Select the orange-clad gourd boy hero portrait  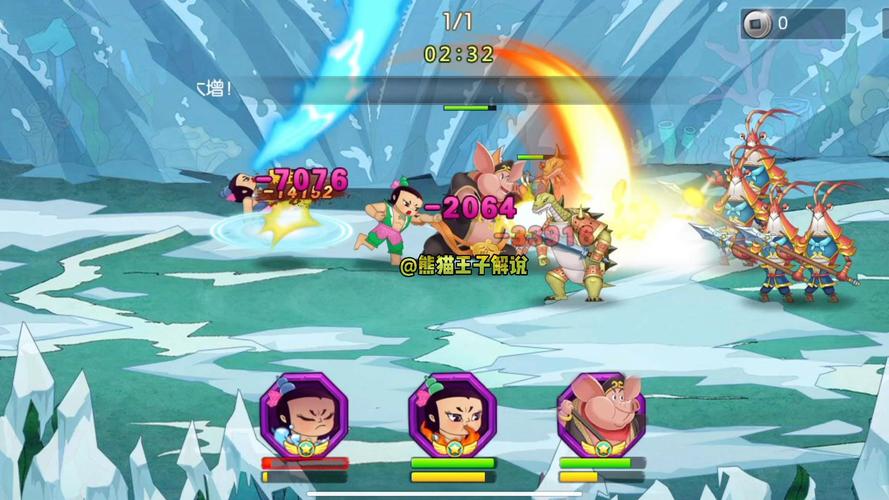pyautogui.click(x=452, y=414)
